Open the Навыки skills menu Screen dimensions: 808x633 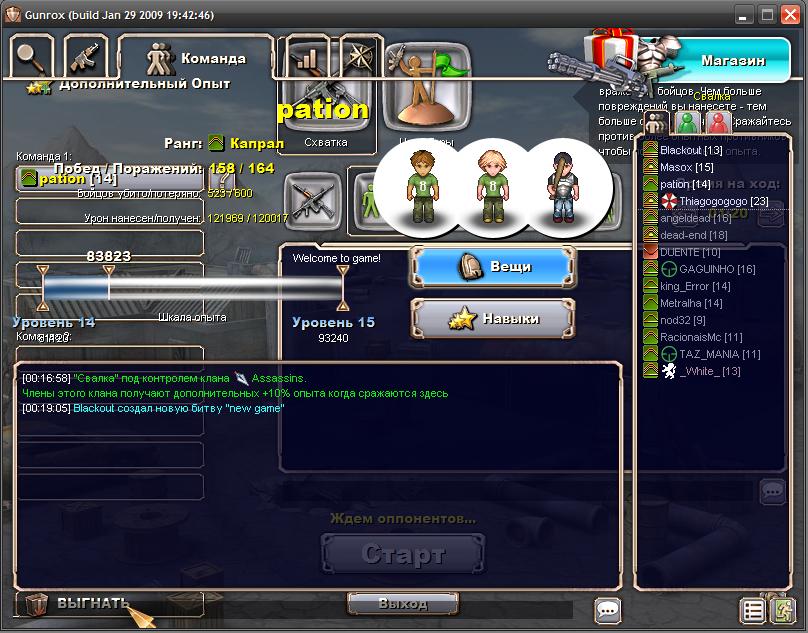coord(493,318)
